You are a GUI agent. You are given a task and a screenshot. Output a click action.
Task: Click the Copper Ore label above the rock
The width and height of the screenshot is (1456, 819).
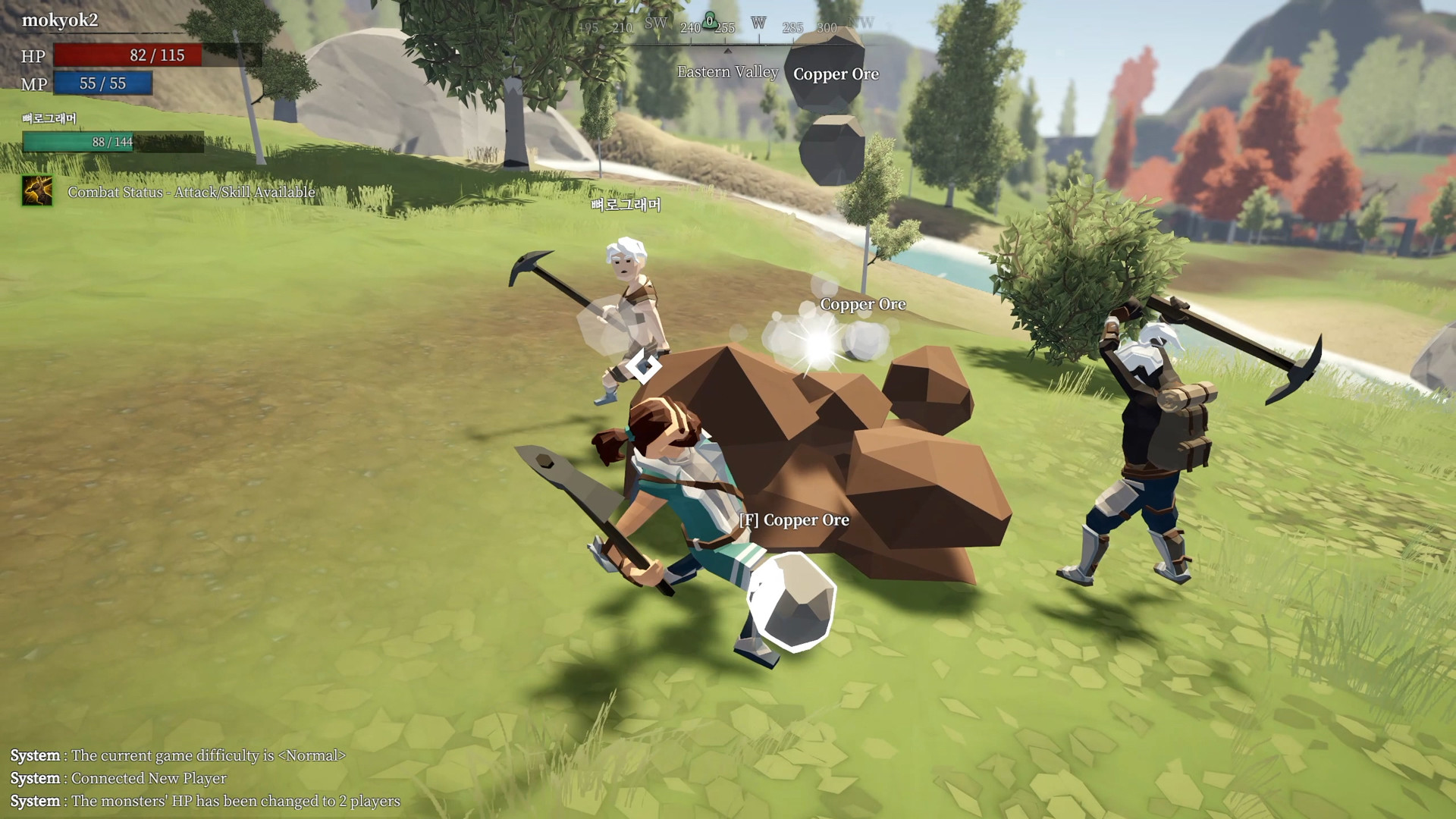(x=862, y=304)
